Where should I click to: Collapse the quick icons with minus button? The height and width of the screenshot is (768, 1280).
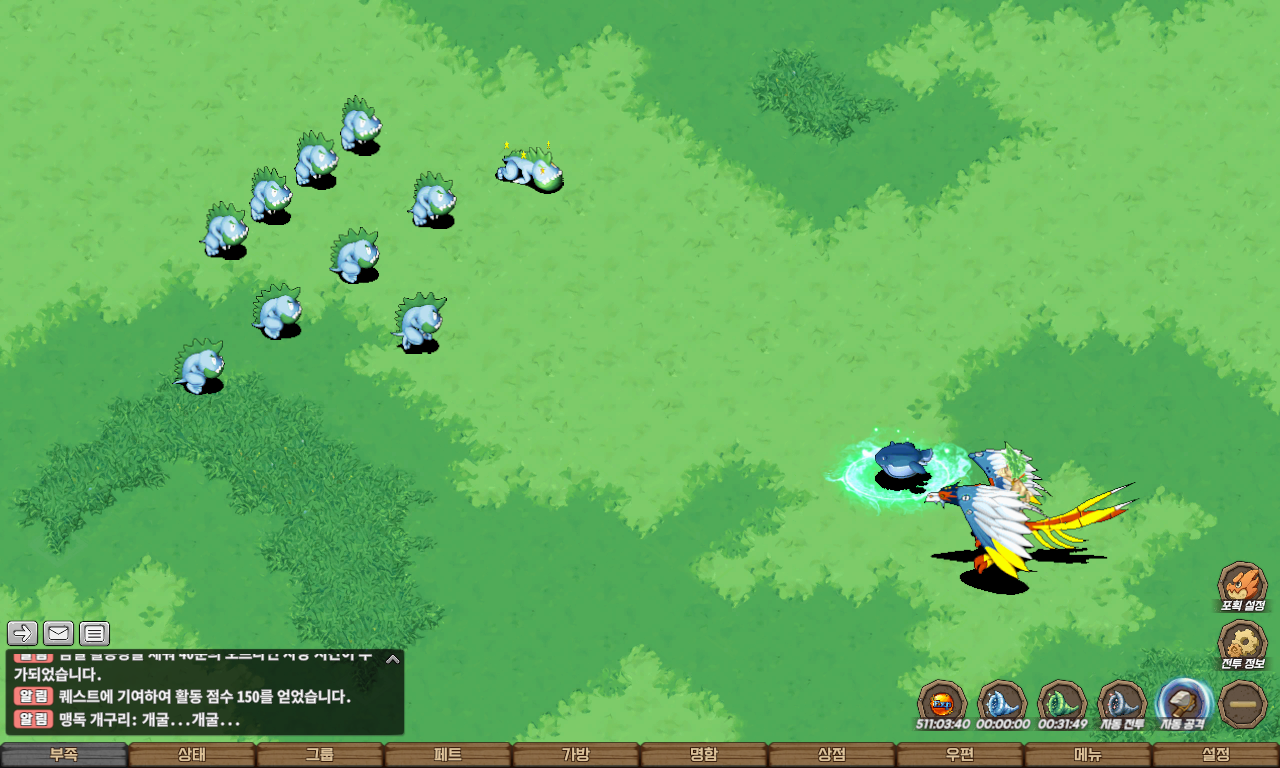click(1243, 703)
